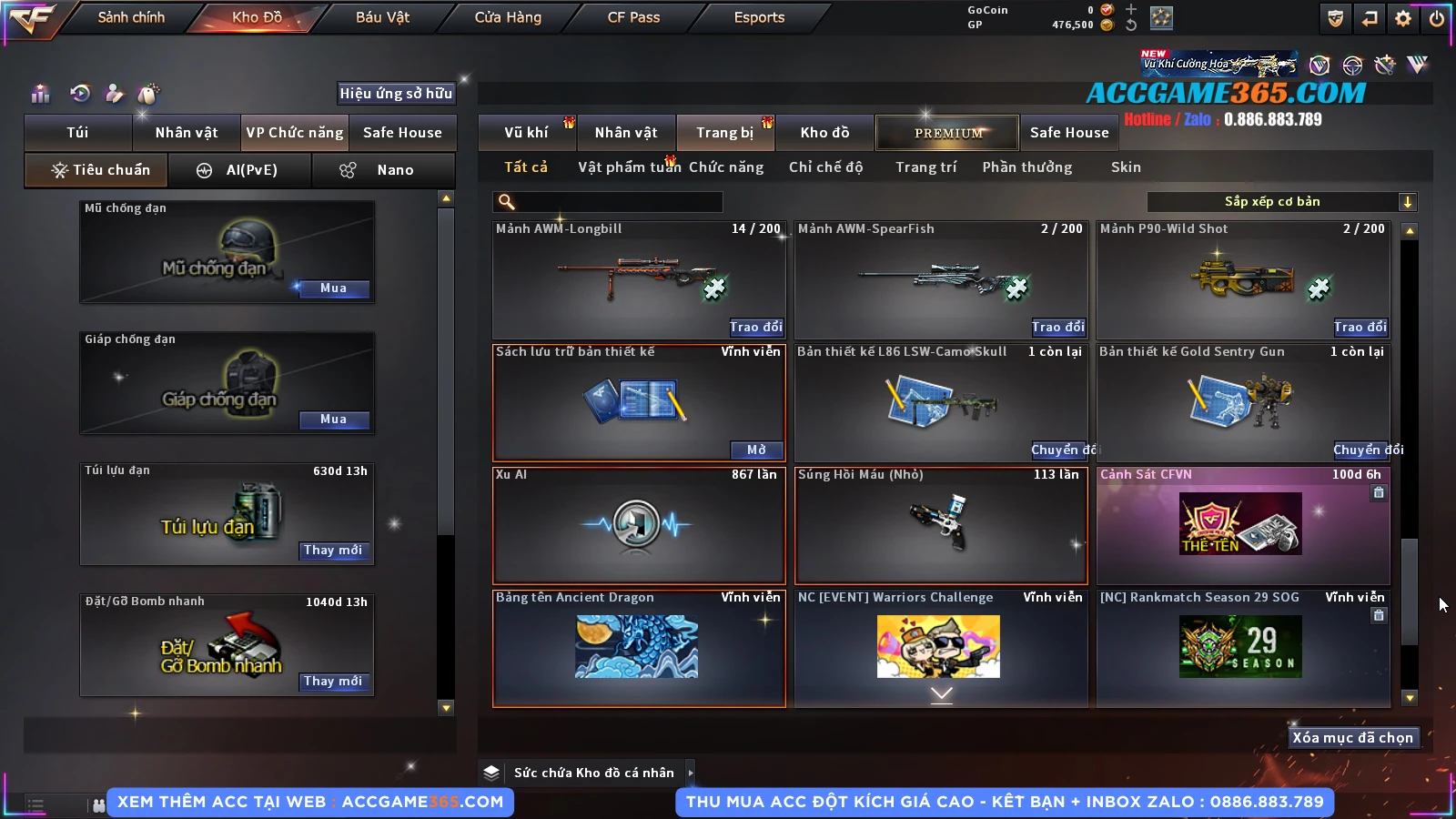The width and height of the screenshot is (1456, 819).
Task: Click the power exit icon
Action: (1437, 18)
